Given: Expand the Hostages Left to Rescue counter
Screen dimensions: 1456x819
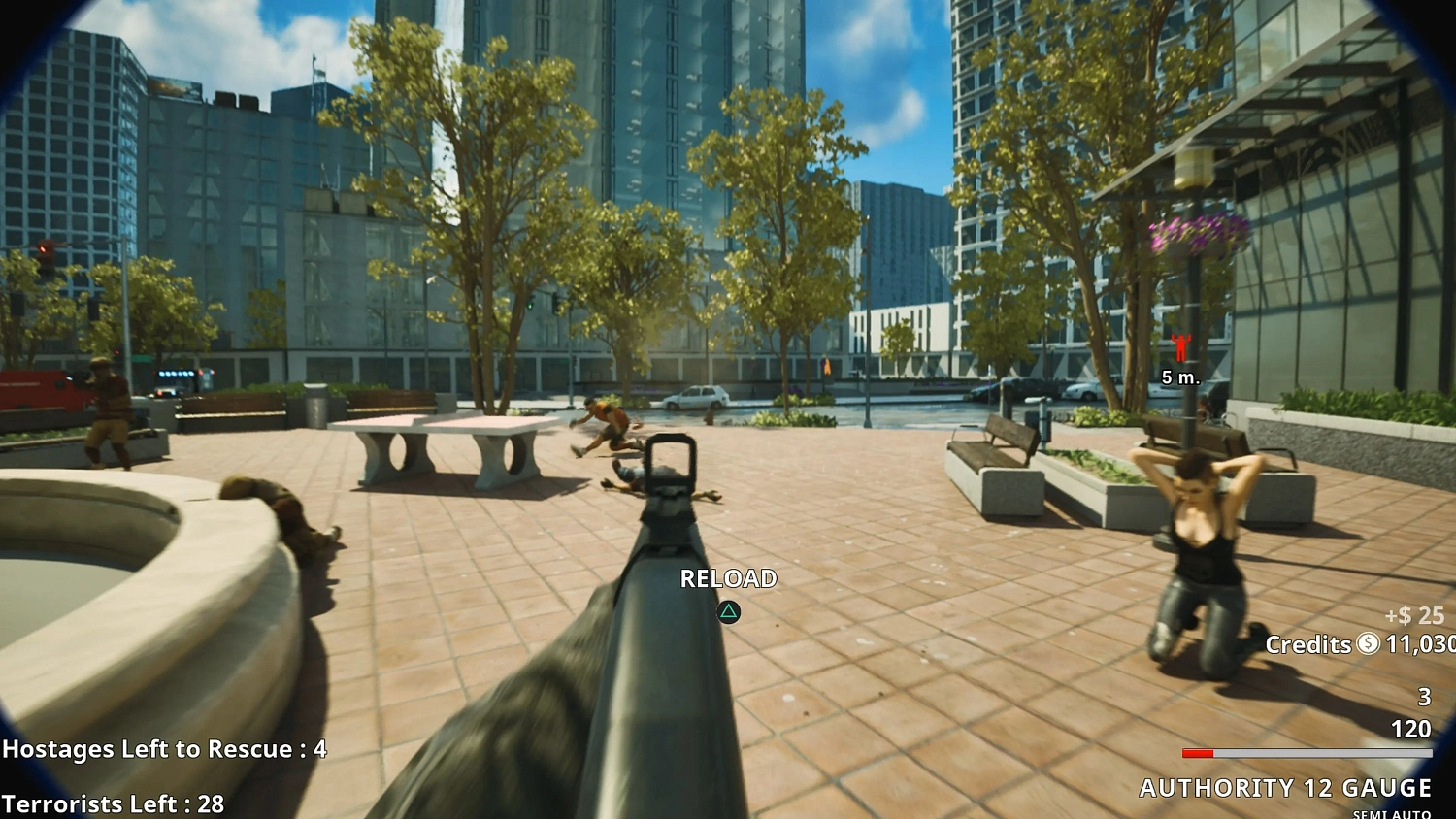Looking at the screenshot, I should click(x=163, y=749).
